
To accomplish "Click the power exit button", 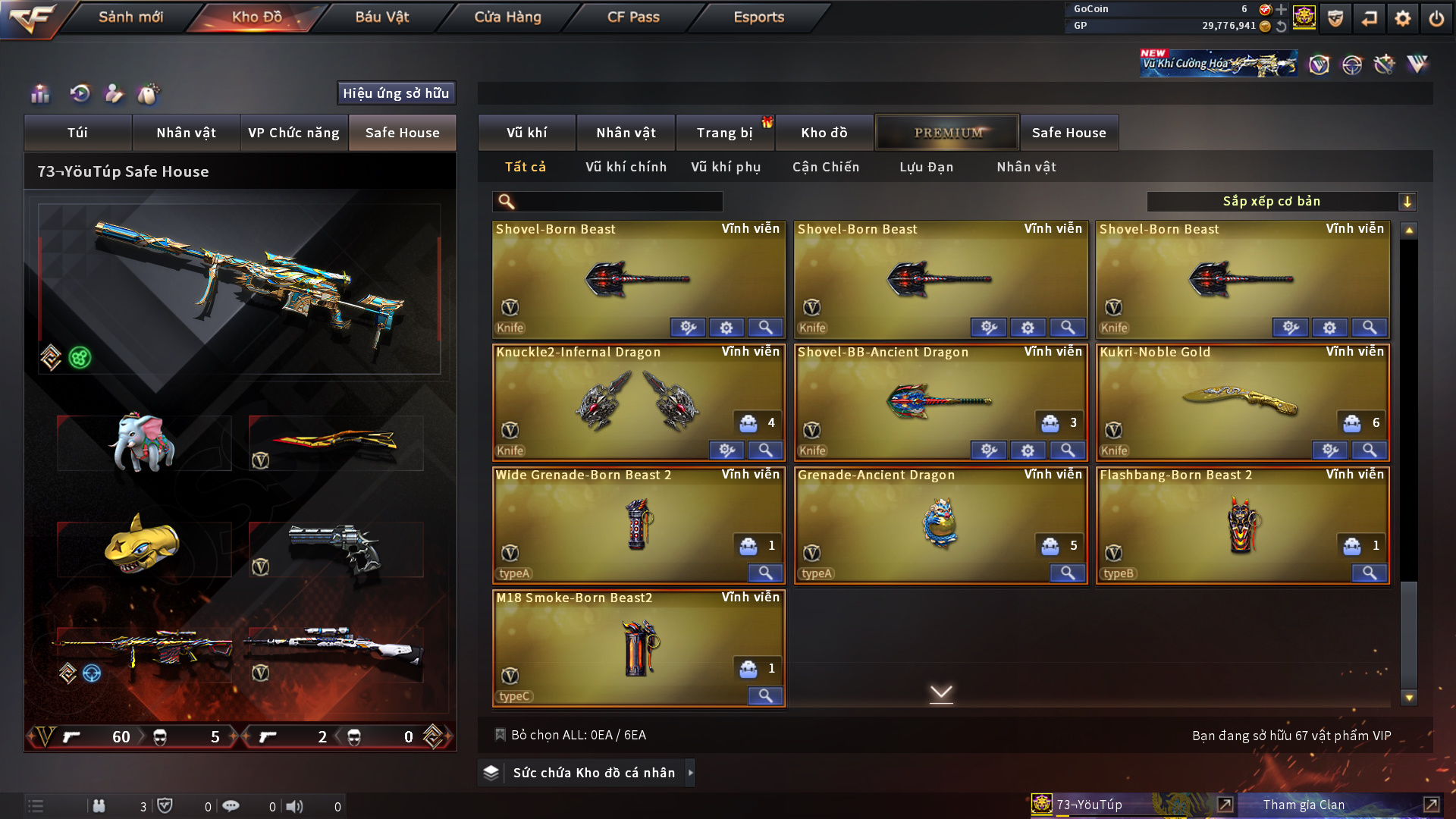I will point(1436,18).
